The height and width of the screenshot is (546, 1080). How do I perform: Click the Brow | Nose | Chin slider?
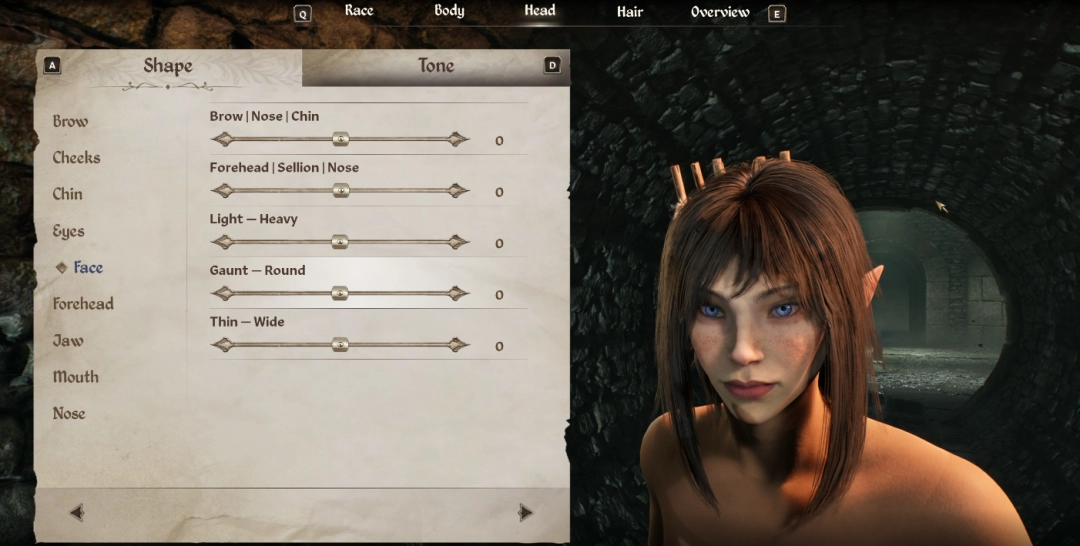(340, 139)
